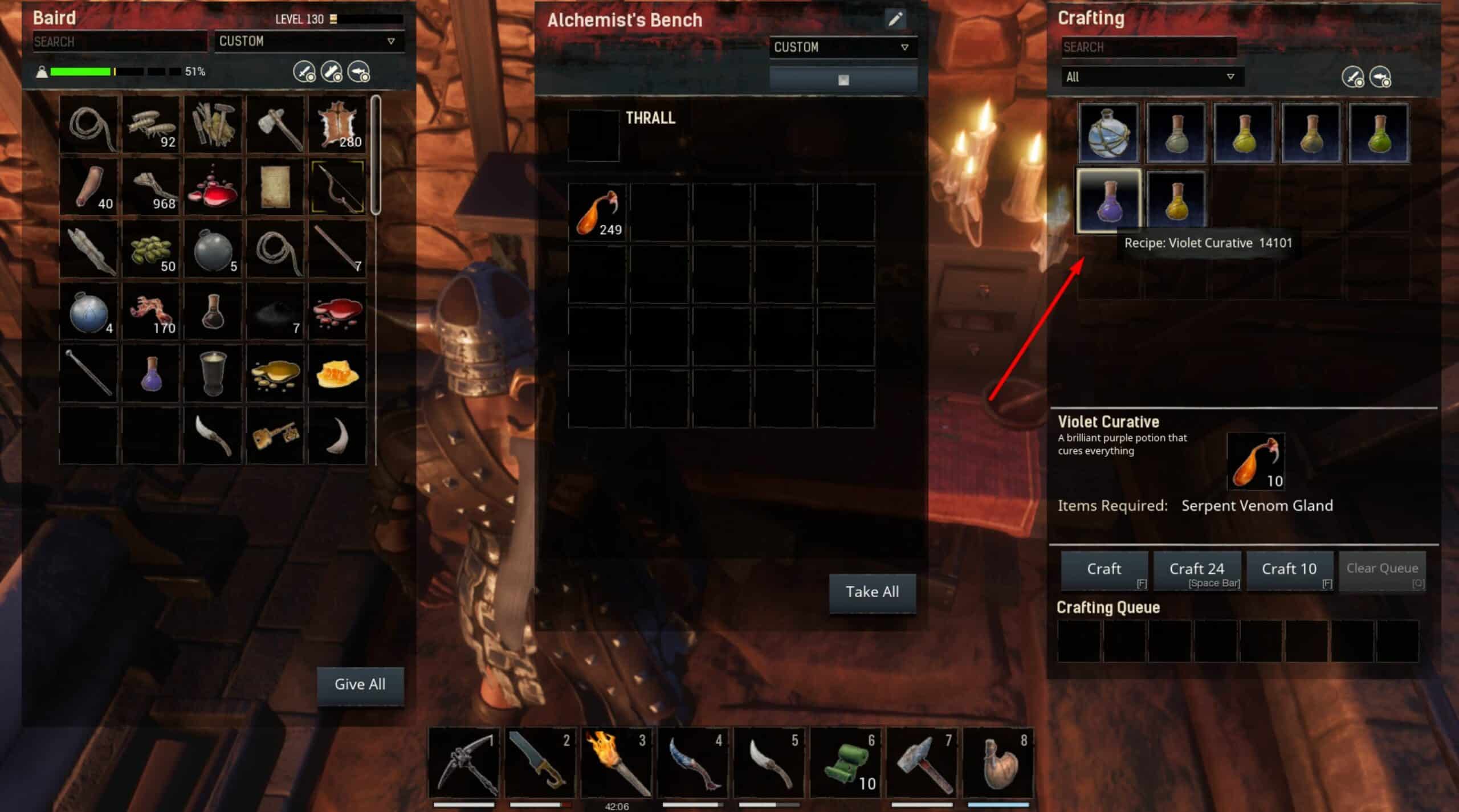This screenshot has width=1459, height=812.
Task: Click the small slider below the bench Custom dropdown
Action: [842, 79]
